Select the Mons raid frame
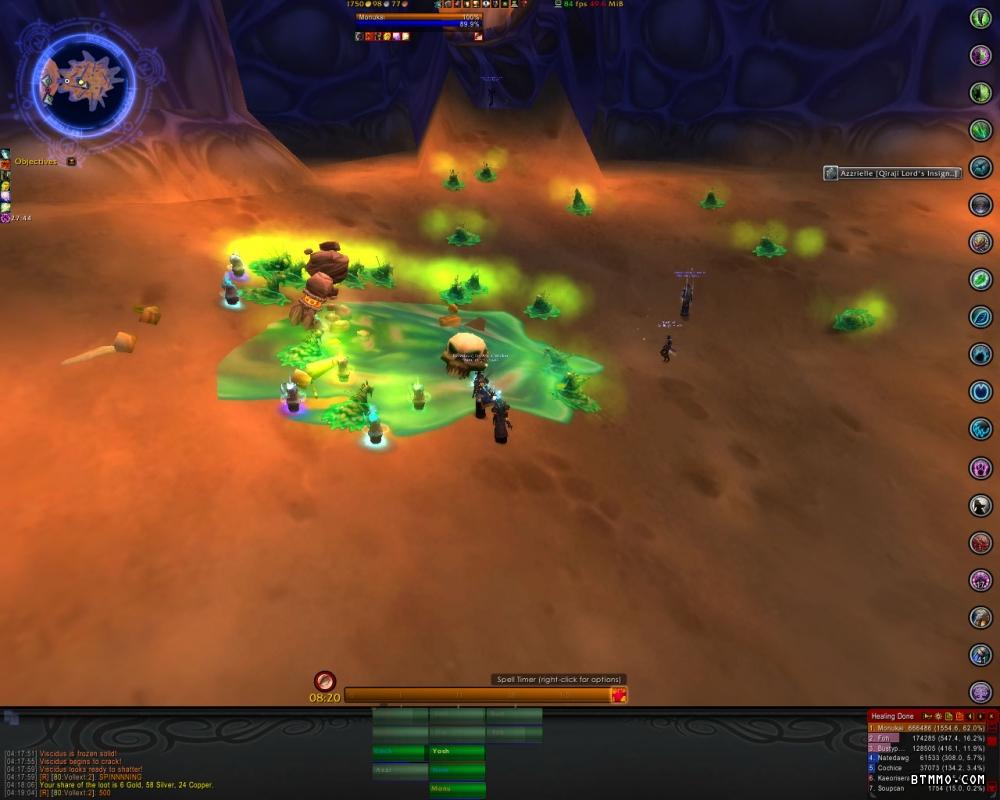 click(x=456, y=789)
